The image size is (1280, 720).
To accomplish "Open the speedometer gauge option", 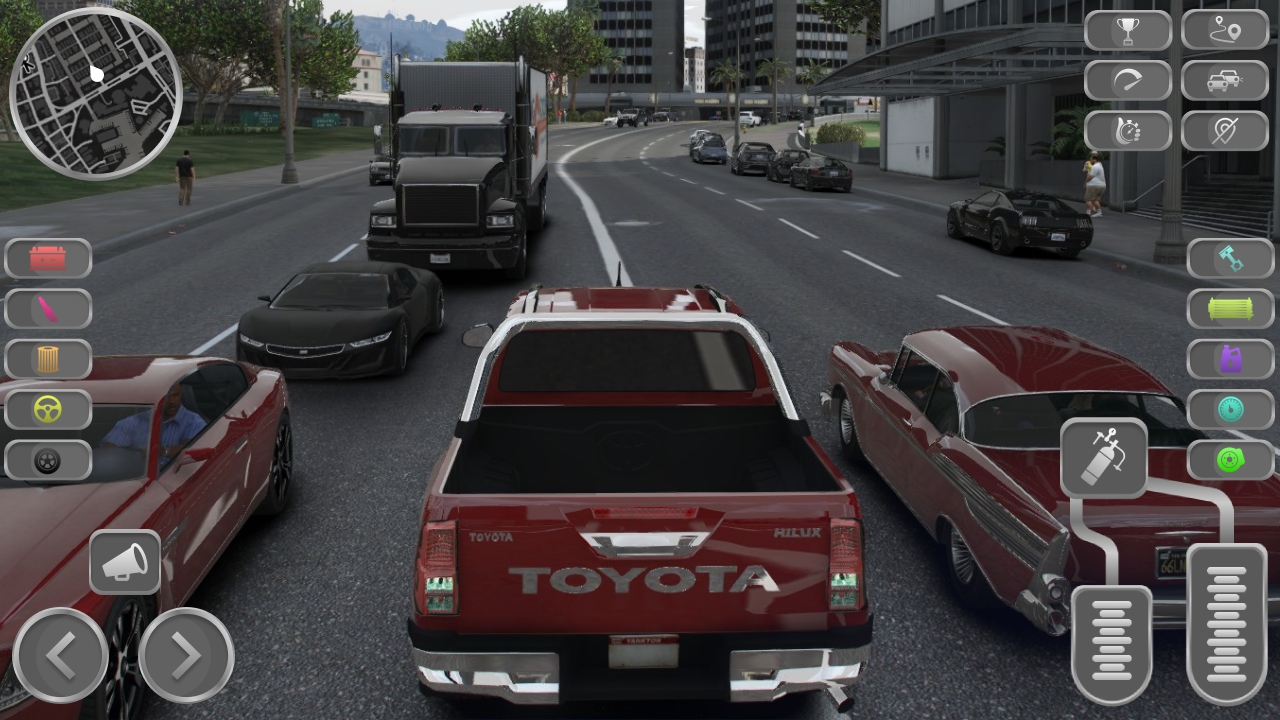I will pyautogui.click(x=1229, y=411).
